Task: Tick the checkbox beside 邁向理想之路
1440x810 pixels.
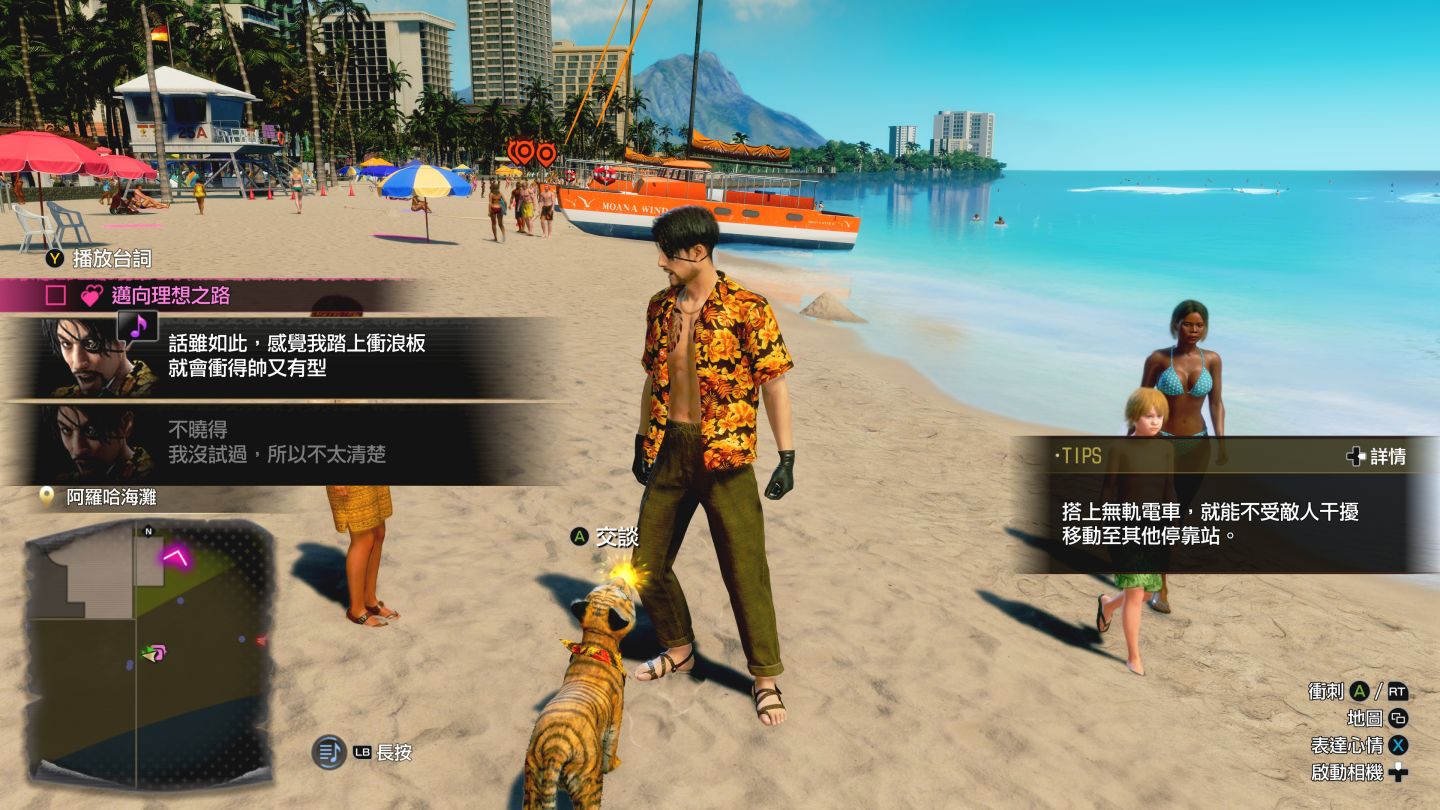Action: [x=56, y=295]
